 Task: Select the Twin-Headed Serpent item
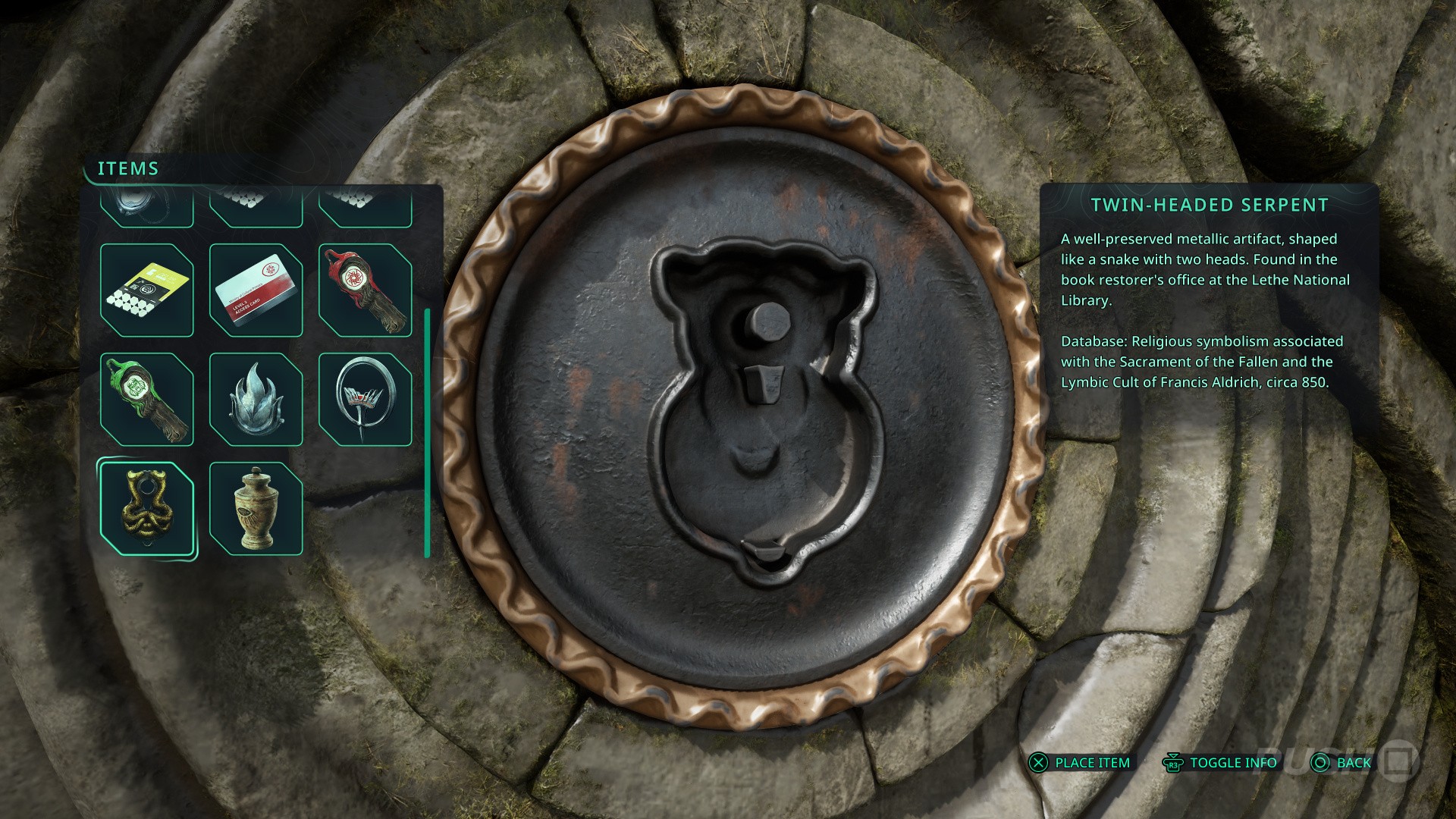tap(146, 509)
